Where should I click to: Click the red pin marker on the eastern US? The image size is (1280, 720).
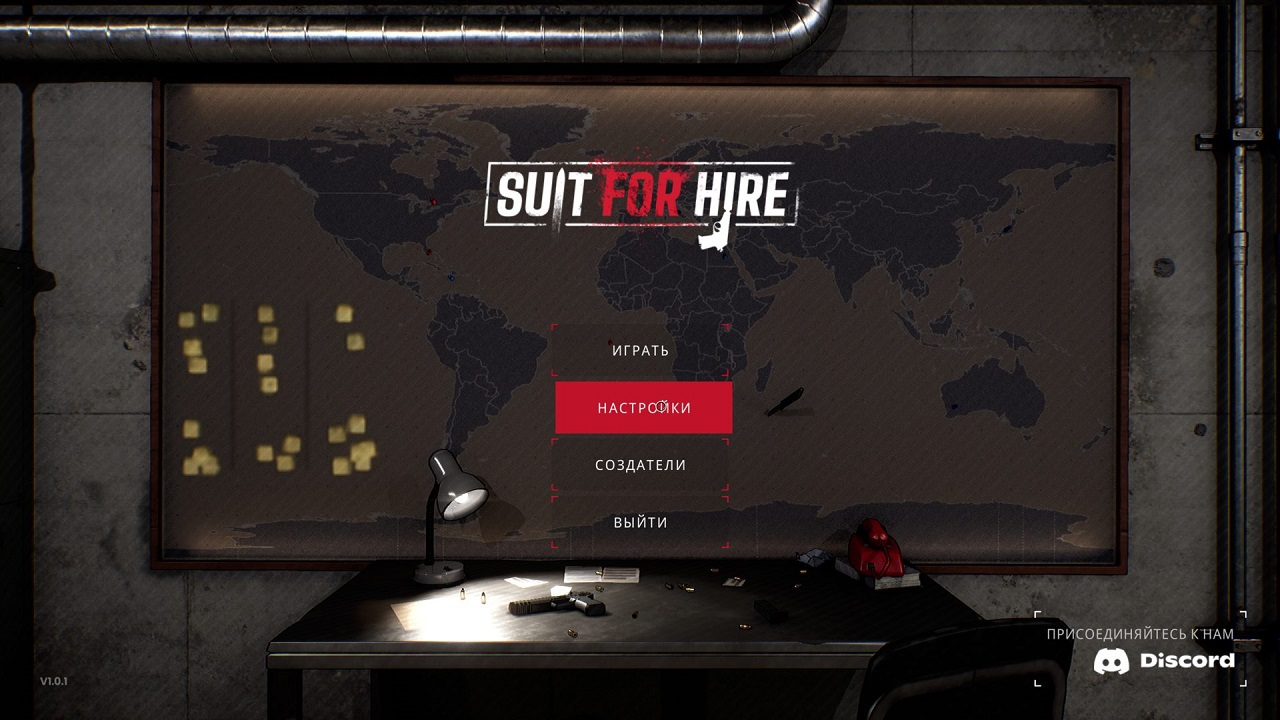429,252
